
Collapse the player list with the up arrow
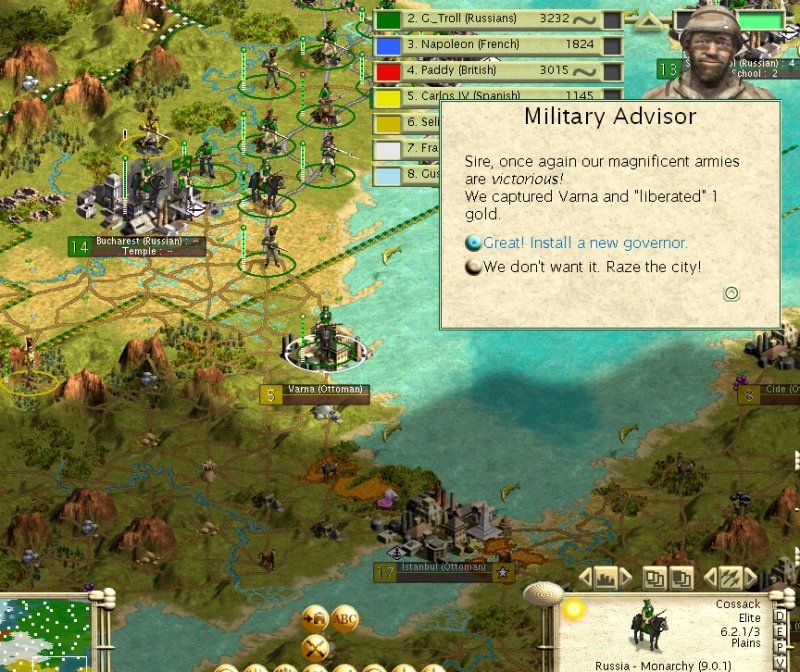[650, 19]
